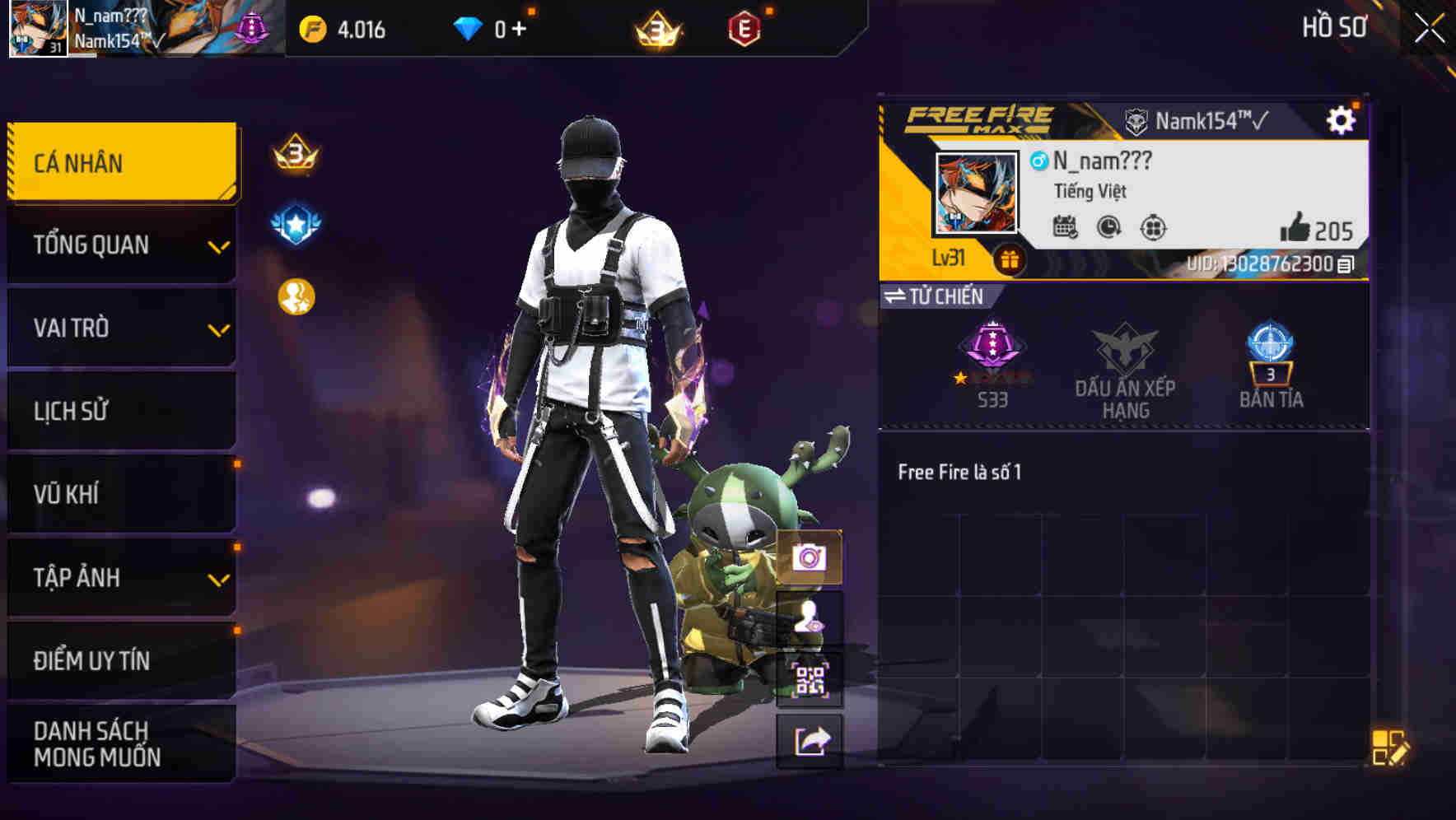Switch to the LỊCH SỬ tab
The image size is (1456, 820).
120,412
